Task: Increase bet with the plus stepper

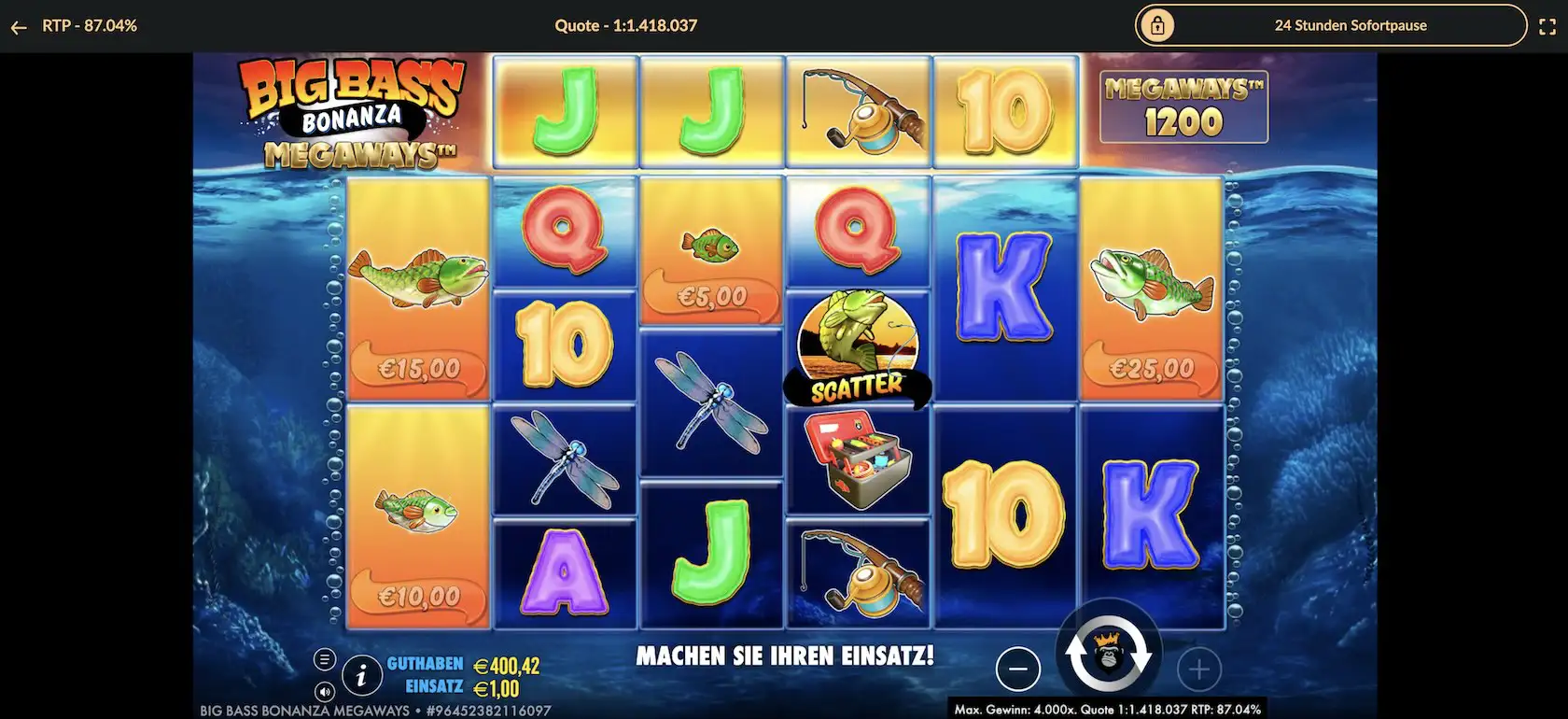Action: 1200,669
